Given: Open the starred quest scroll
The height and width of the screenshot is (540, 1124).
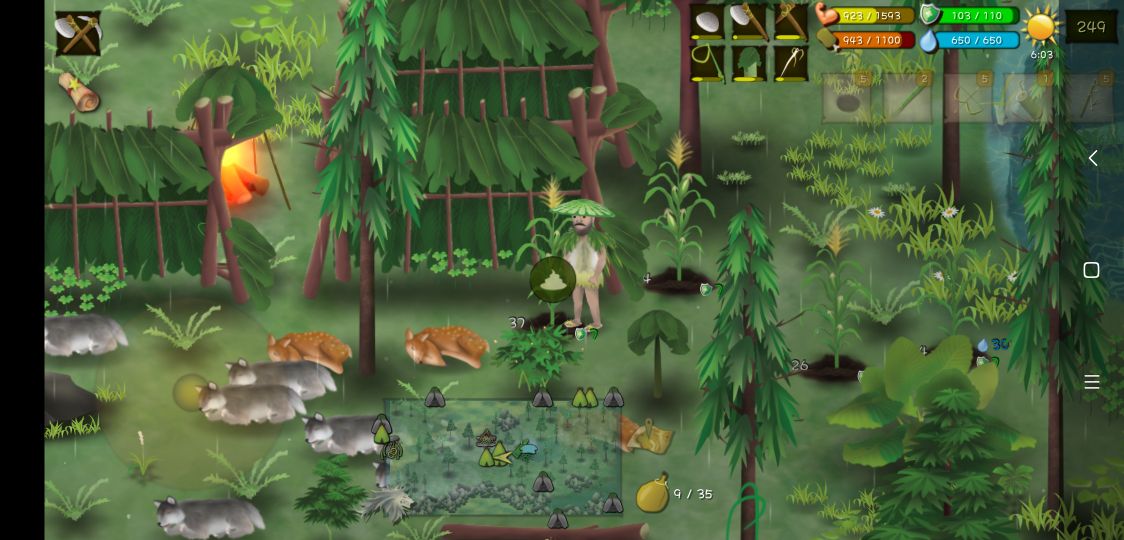Looking at the screenshot, I should (79, 92).
